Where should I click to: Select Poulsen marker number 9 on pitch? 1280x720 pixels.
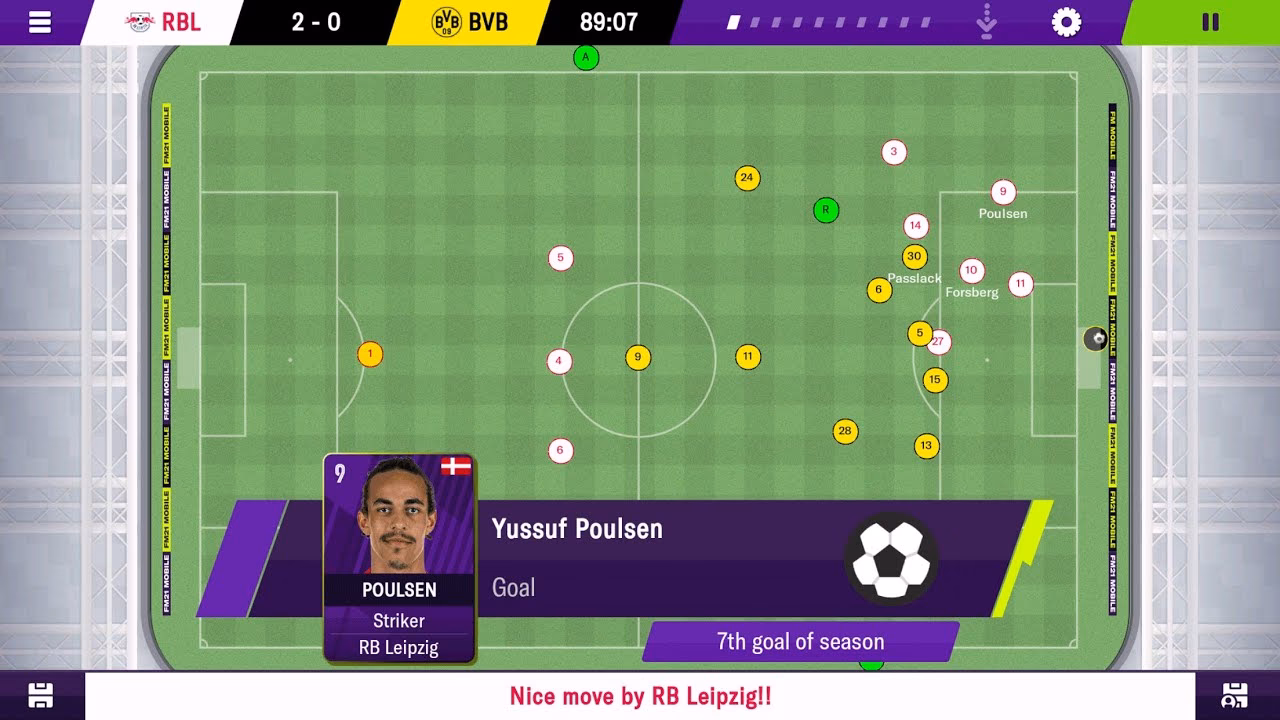(1003, 192)
